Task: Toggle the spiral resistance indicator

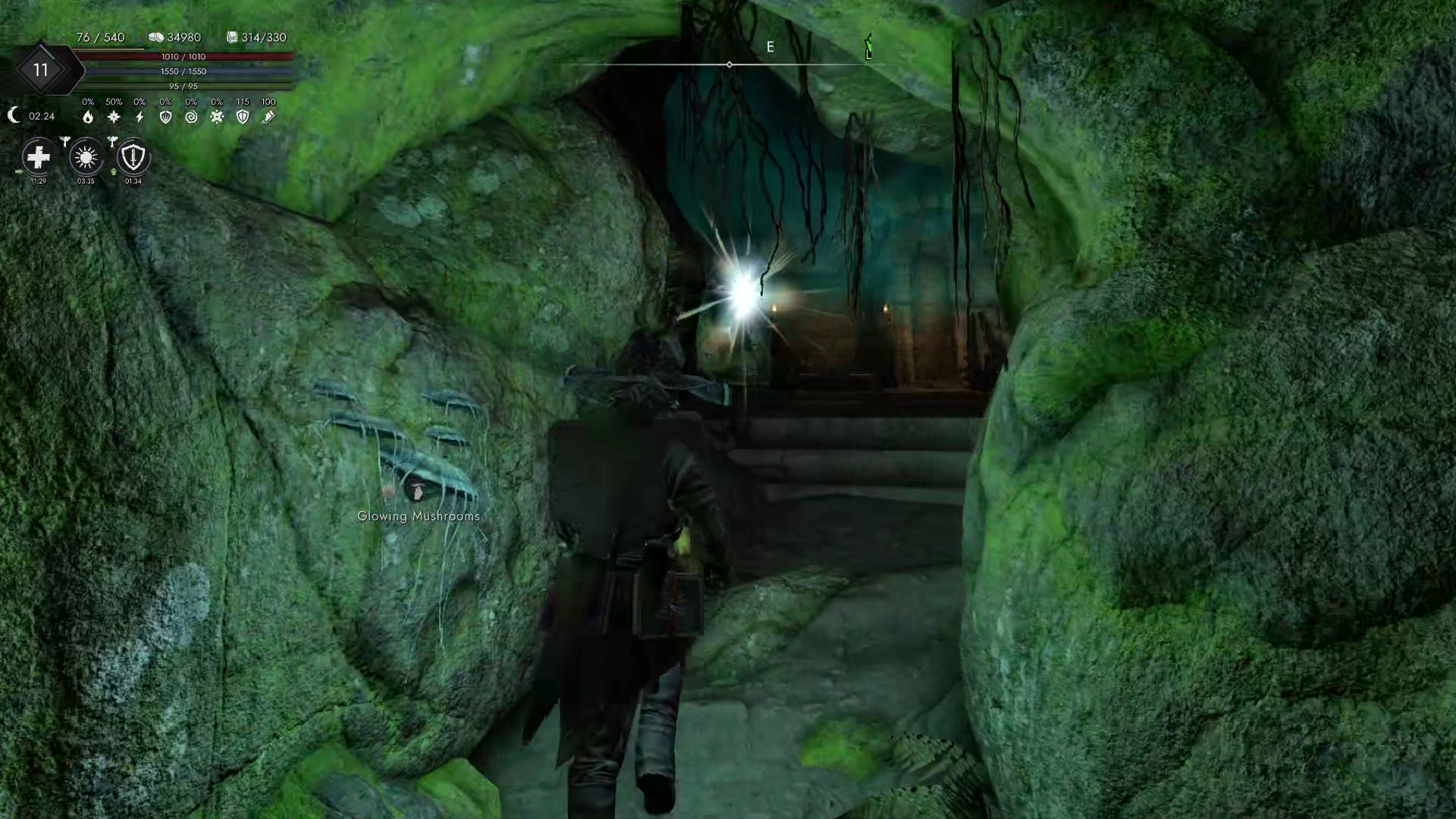Action: point(191,117)
